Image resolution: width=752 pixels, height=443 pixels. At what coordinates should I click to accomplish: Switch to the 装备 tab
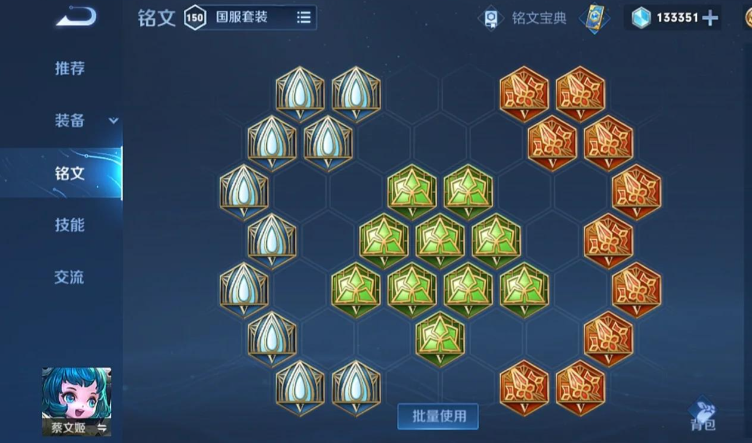coord(69,121)
